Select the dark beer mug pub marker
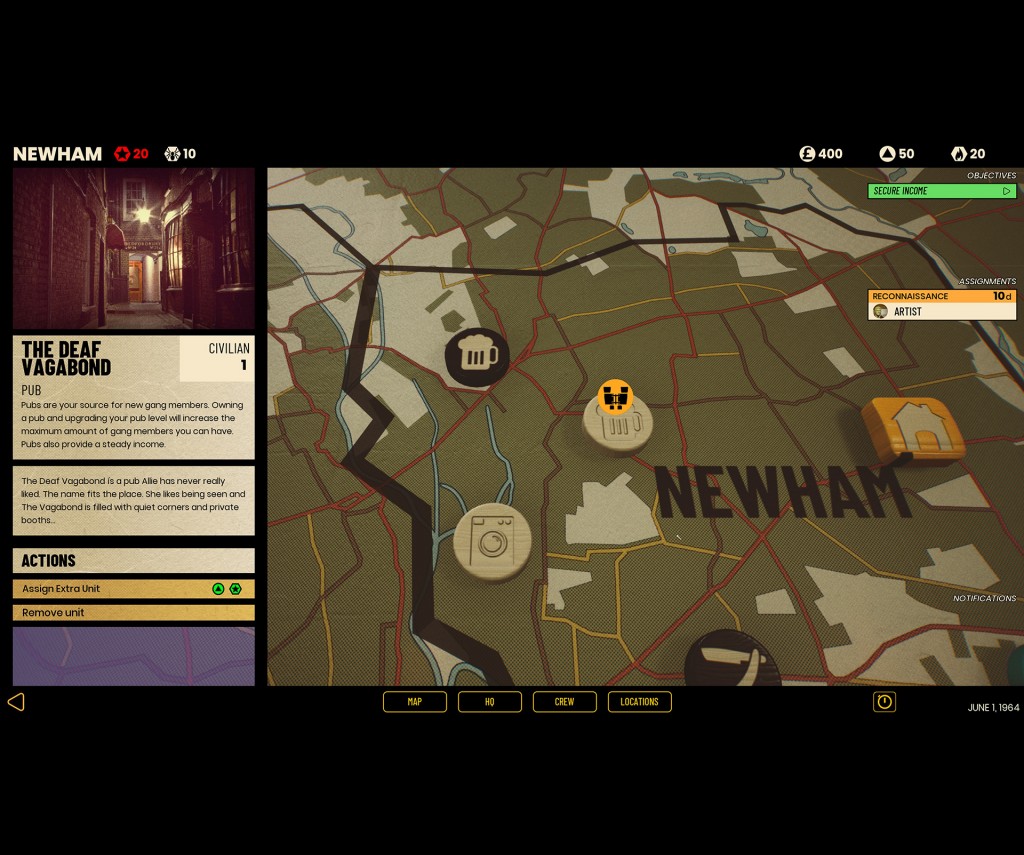The height and width of the screenshot is (855, 1024). pyautogui.click(x=477, y=356)
